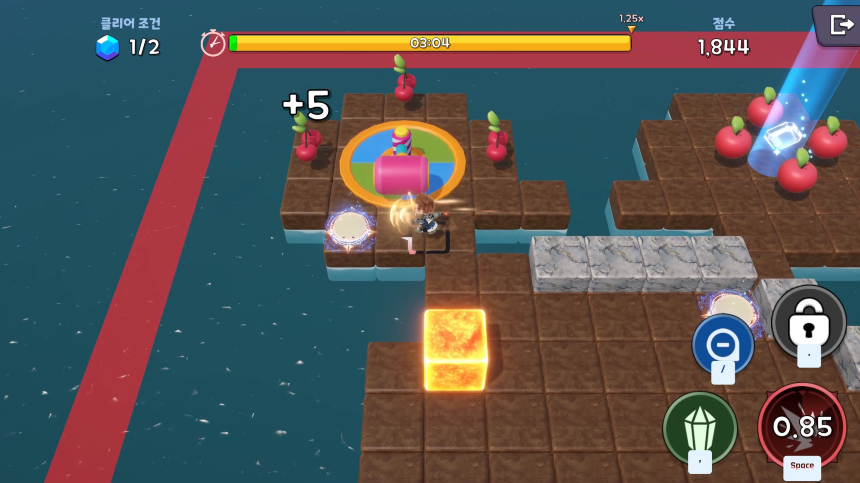
Task: Click the exit button in the corner
Action: (837, 24)
